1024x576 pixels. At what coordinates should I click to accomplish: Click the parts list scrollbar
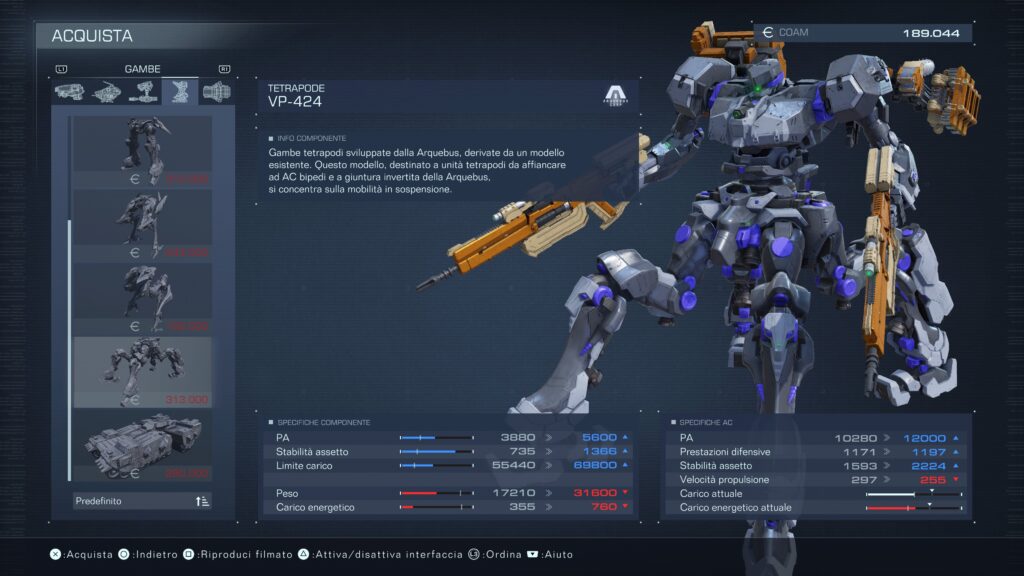[68, 300]
